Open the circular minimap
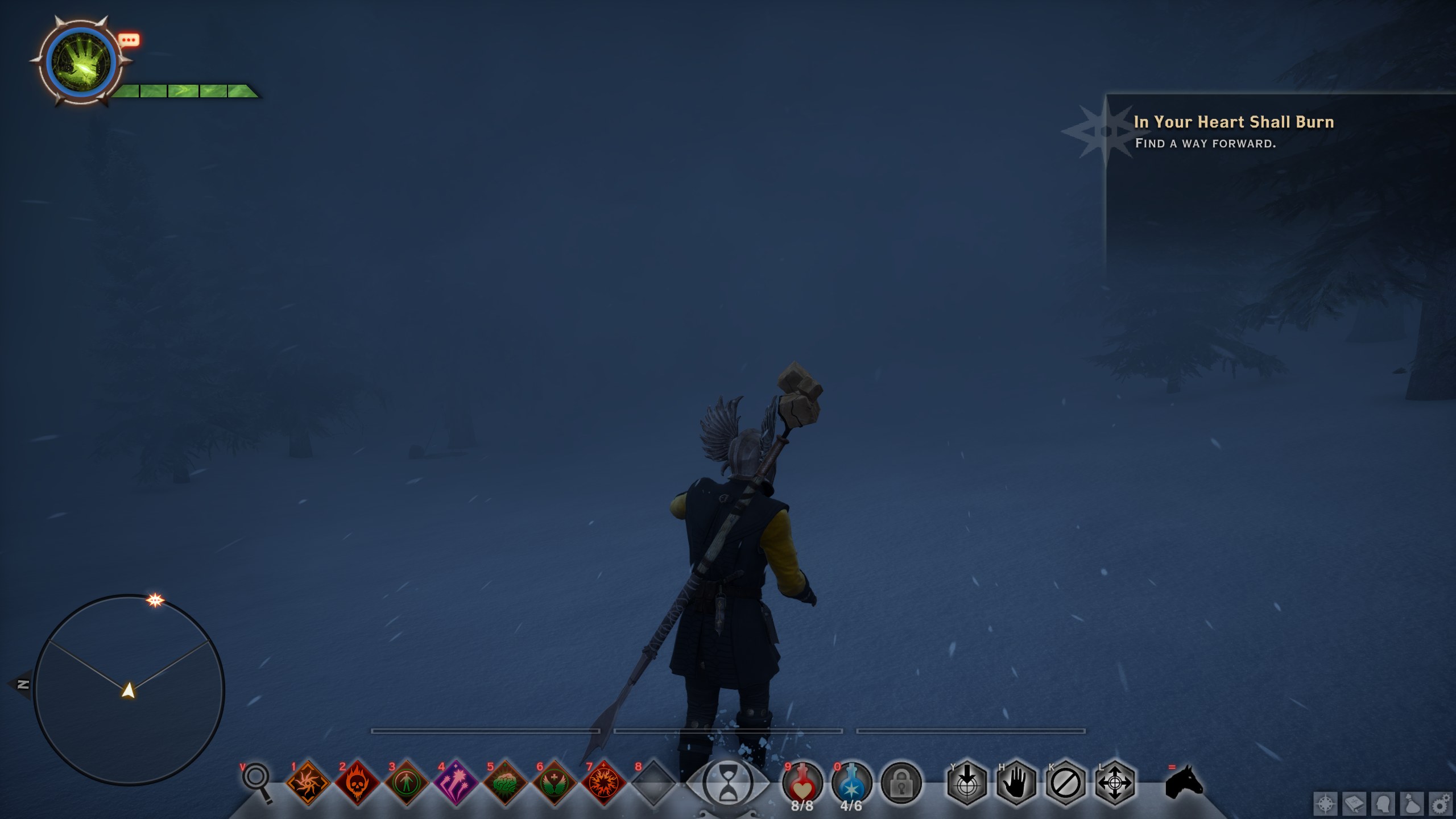1456x819 pixels. (x=129, y=690)
